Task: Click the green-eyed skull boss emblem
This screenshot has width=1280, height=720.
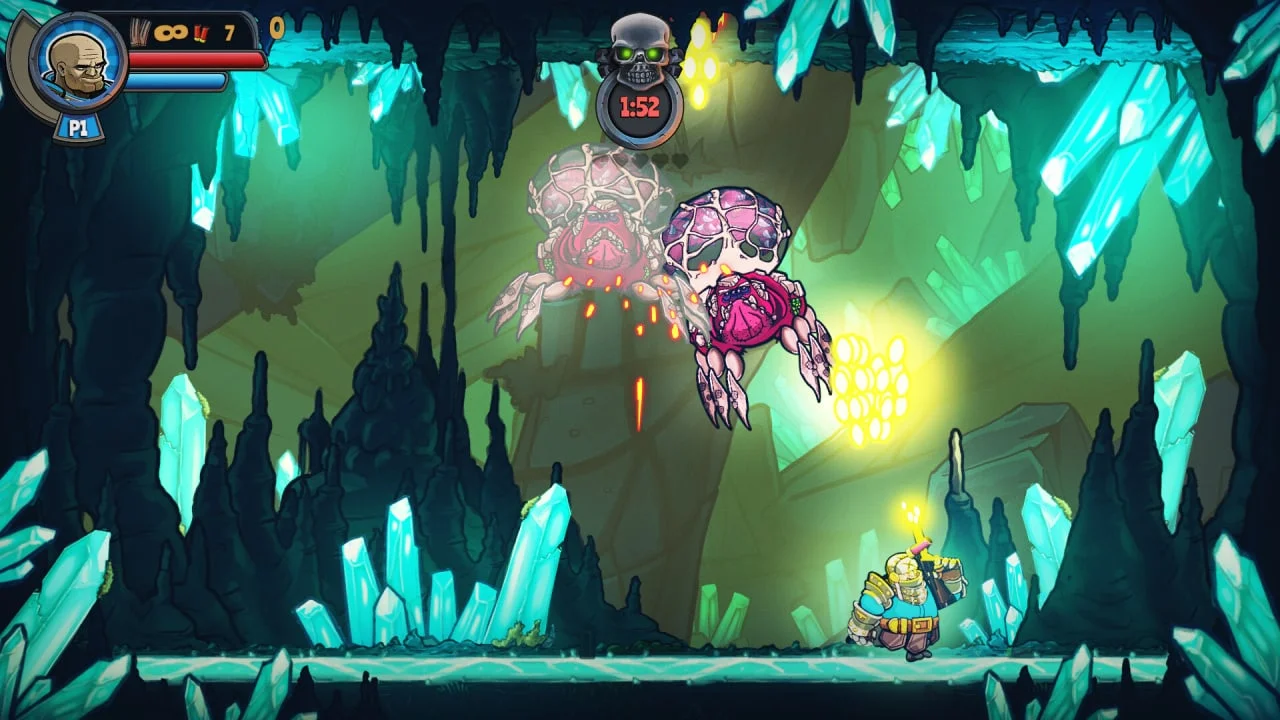Action: coord(640,48)
